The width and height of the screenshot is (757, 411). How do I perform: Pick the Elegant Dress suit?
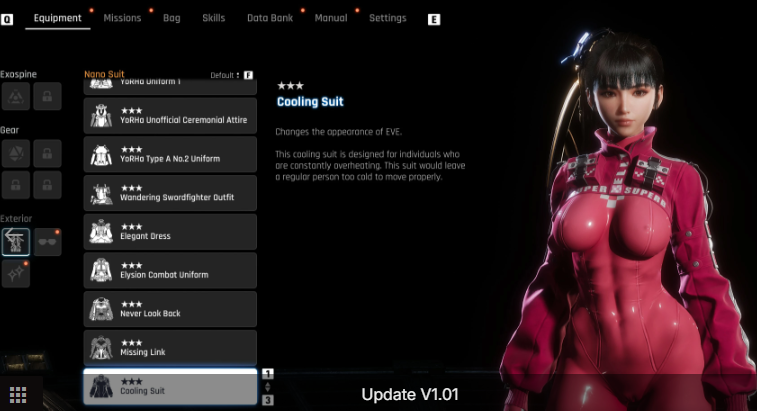pyautogui.click(x=170, y=232)
